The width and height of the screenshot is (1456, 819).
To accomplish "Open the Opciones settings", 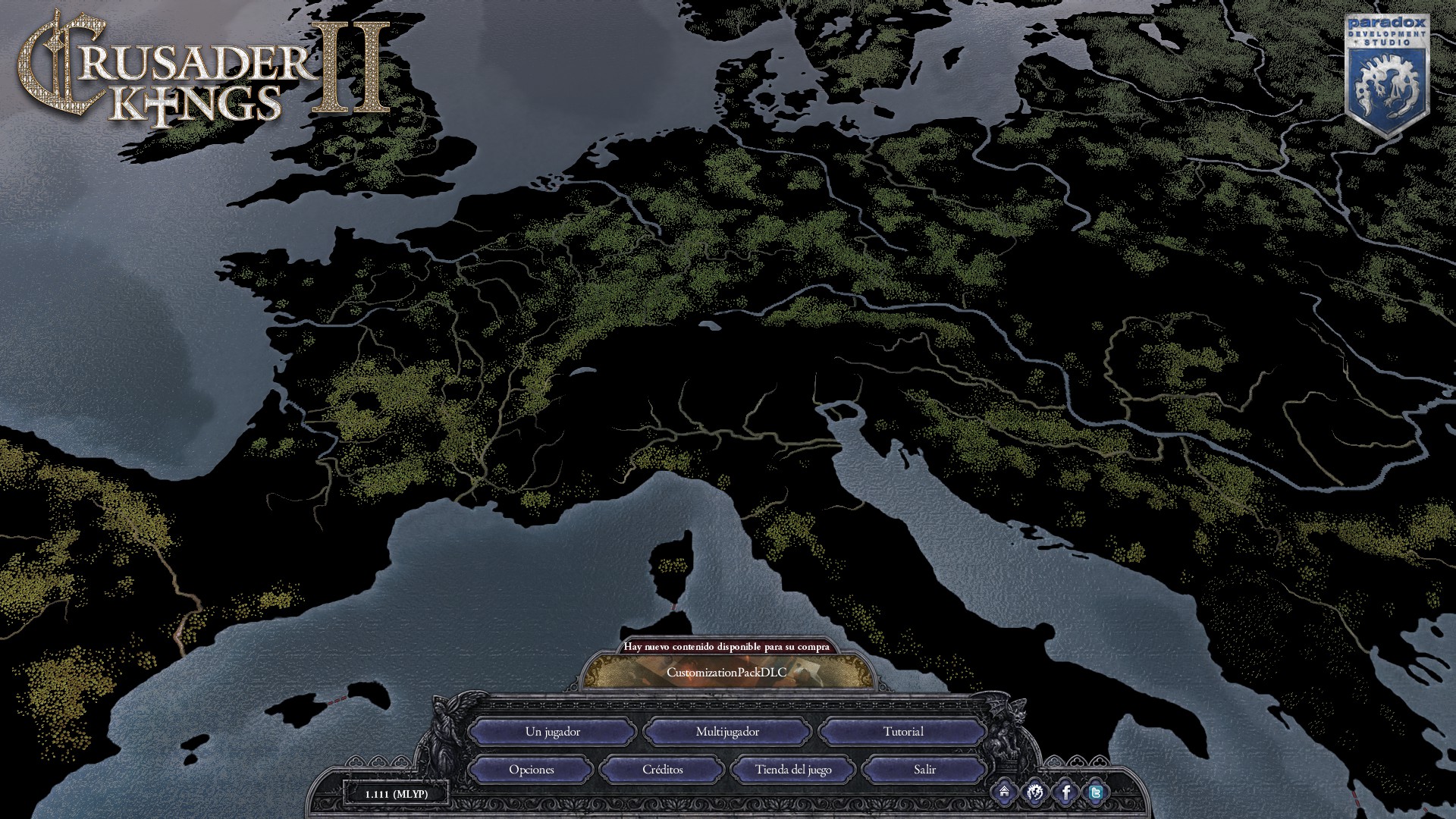I will pos(531,770).
